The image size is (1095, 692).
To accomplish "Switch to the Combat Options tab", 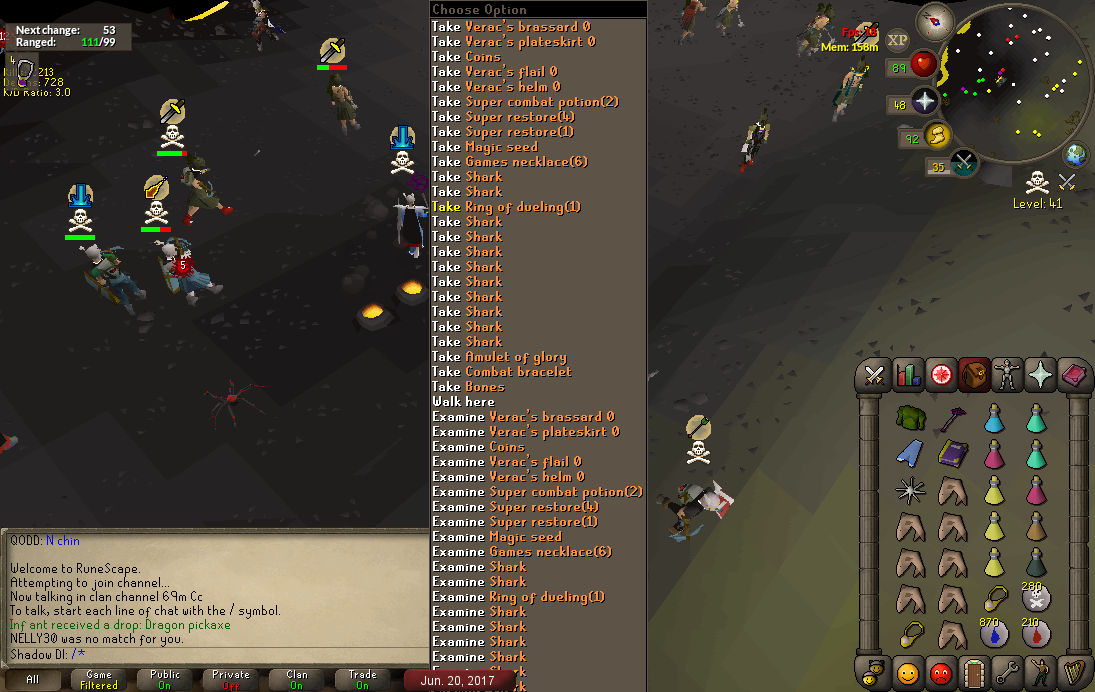I will (x=875, y=375).
